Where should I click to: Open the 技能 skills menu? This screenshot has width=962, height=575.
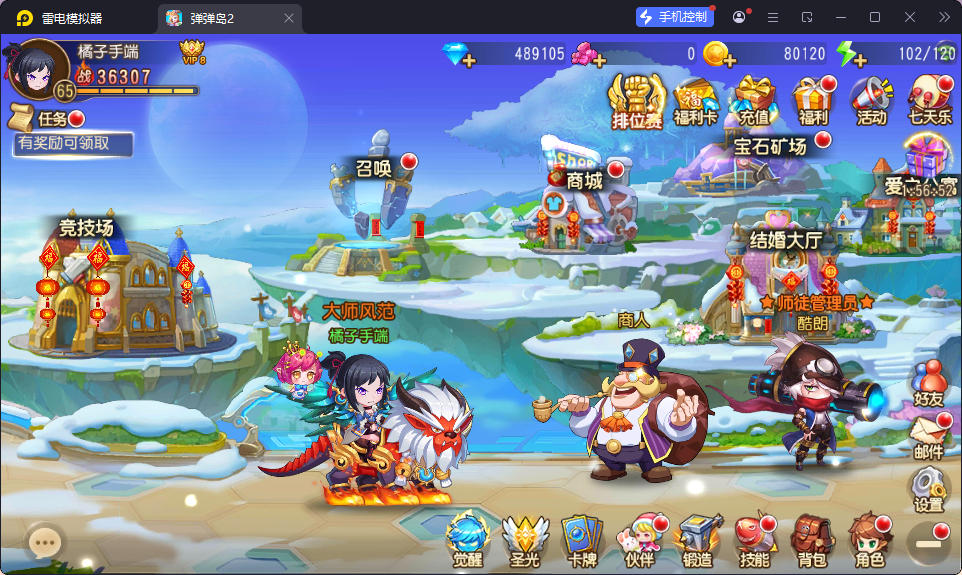pos(754,541)
